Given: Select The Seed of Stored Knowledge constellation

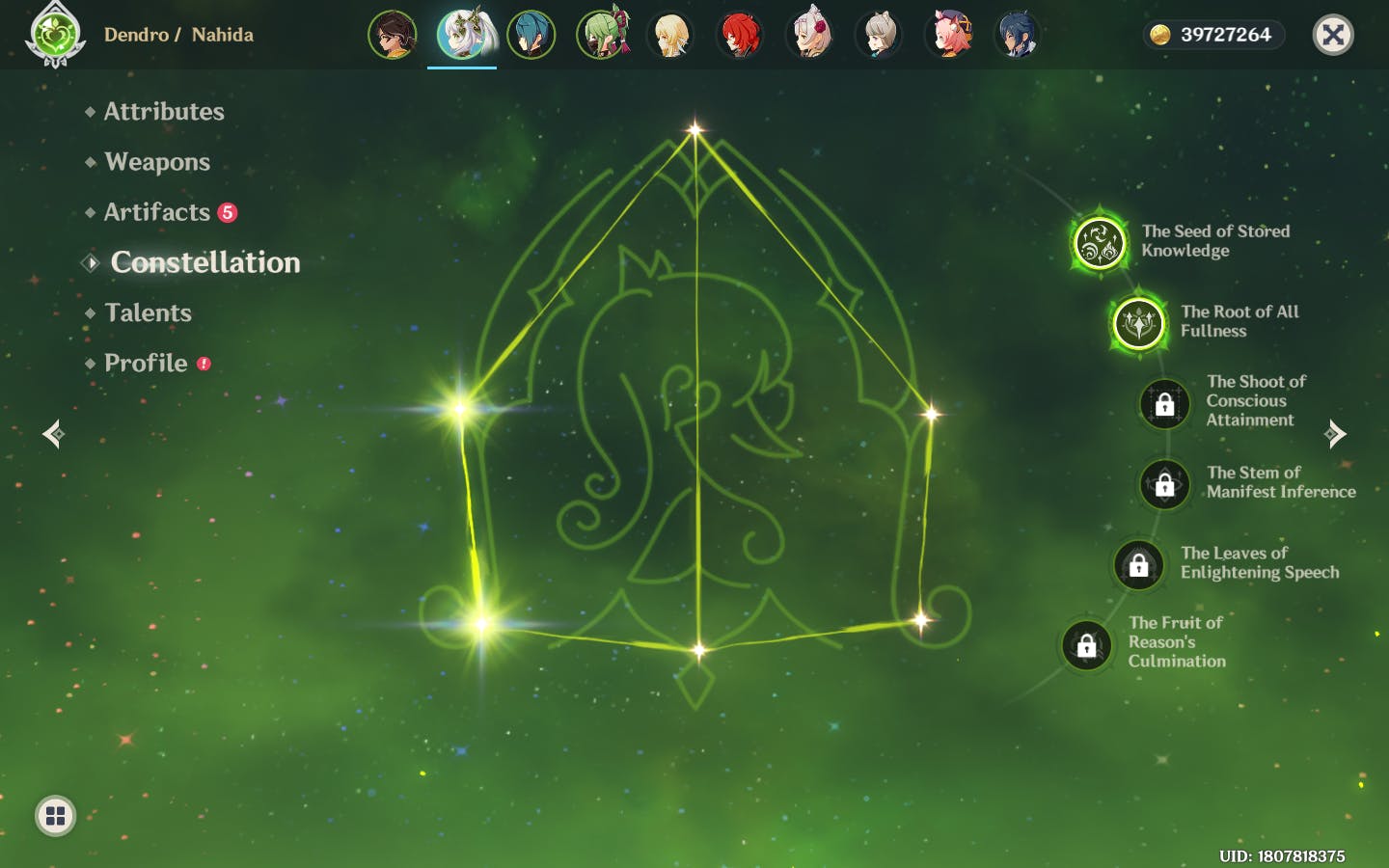Looking at the screenshot, I should [x=1099, y=242].
